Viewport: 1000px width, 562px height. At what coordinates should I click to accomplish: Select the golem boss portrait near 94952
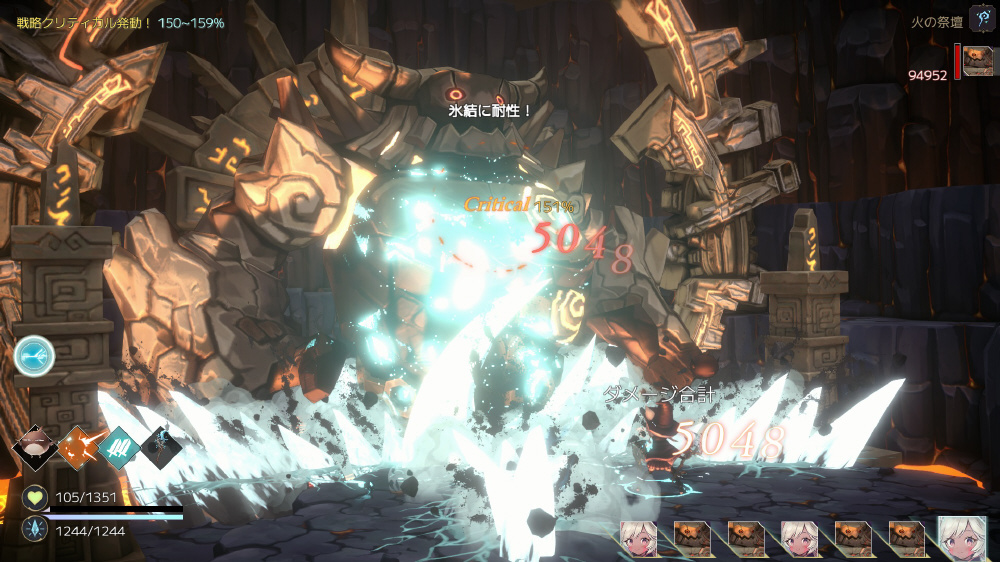tap(977, 61)
